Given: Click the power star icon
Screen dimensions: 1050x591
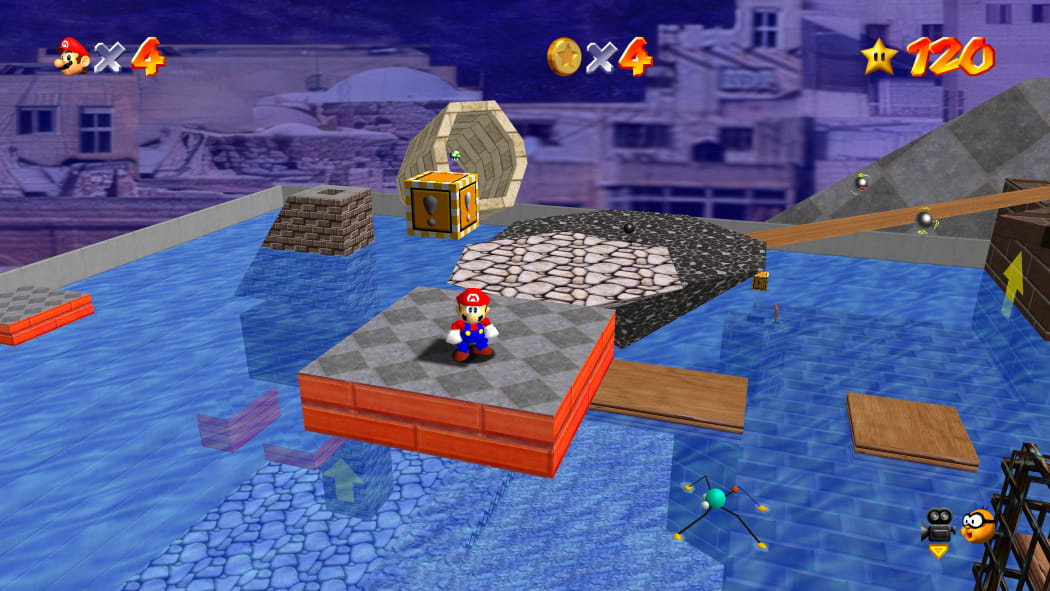Looking at the screenshot, I should [x=879, y=56].
